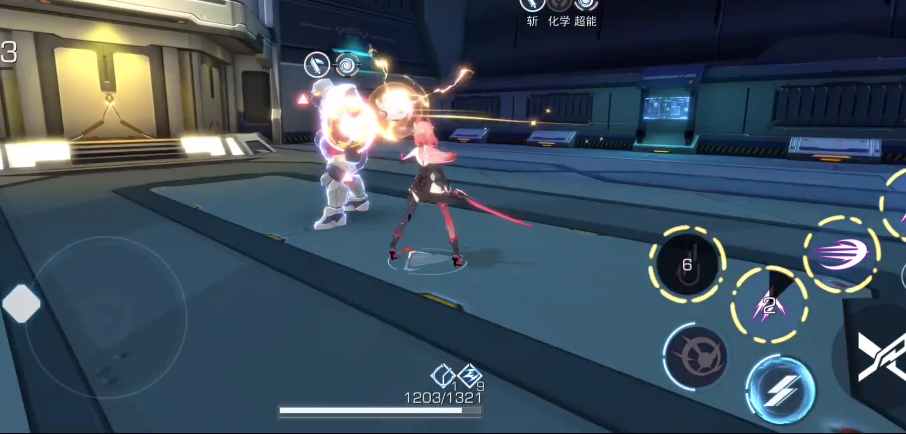
Task: Activate the crosshair target skill icon
Action: pos(695,357)
